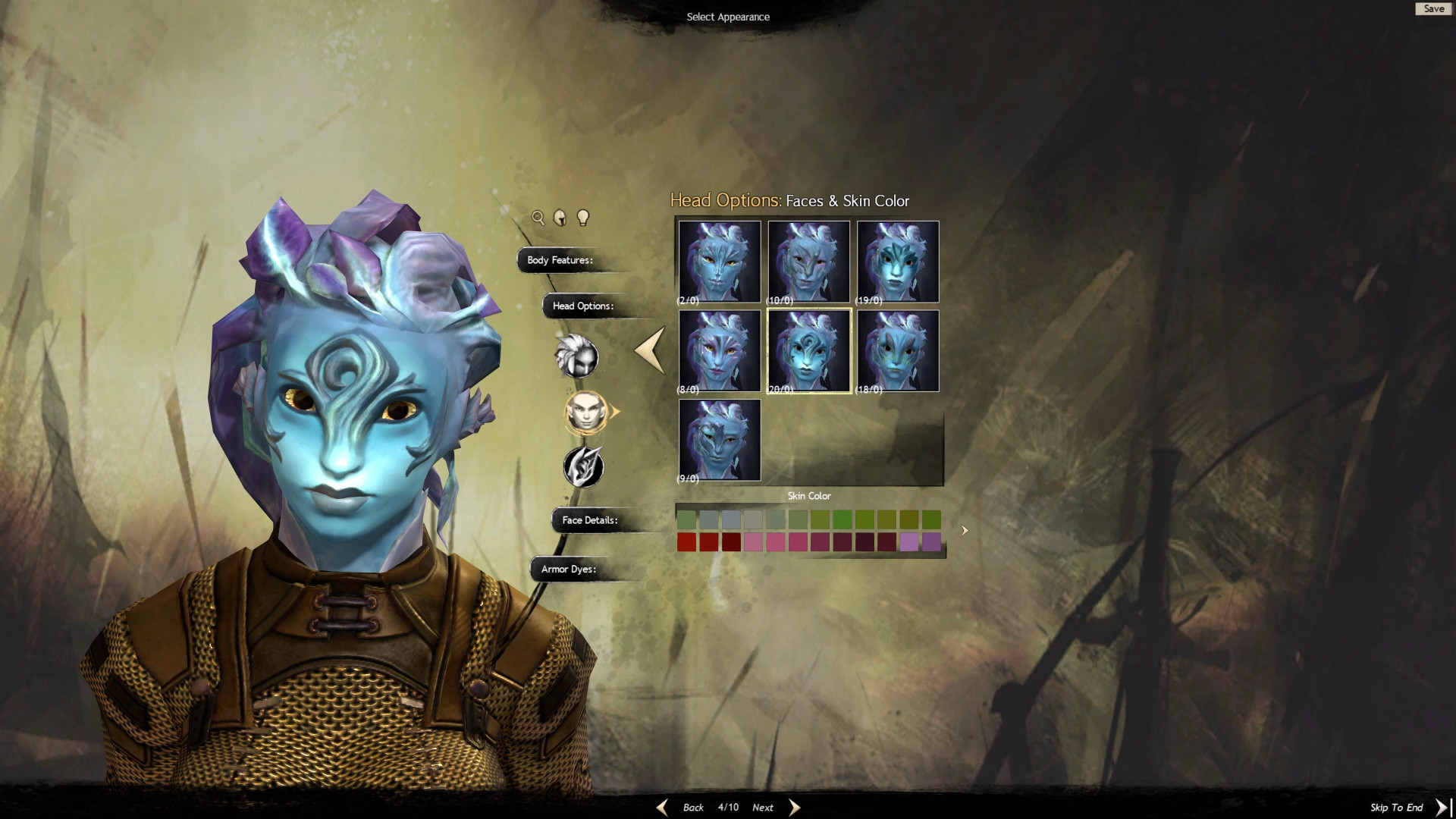Viewport: 1456px width, 819px height.
Task: Click the light bulb lighting icon
Action: click(582, 218)
